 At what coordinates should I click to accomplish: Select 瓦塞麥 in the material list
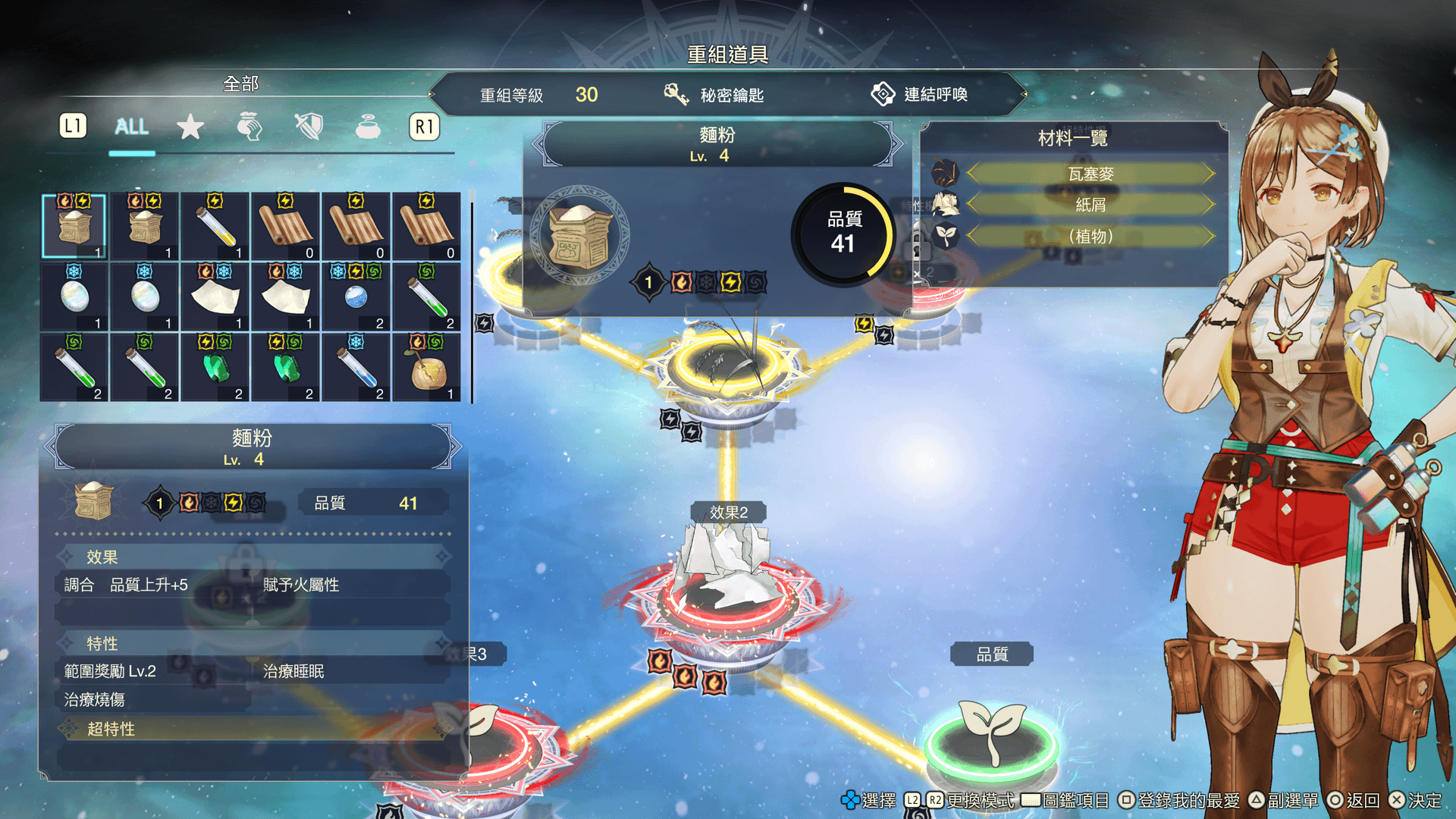[1090, 174]
